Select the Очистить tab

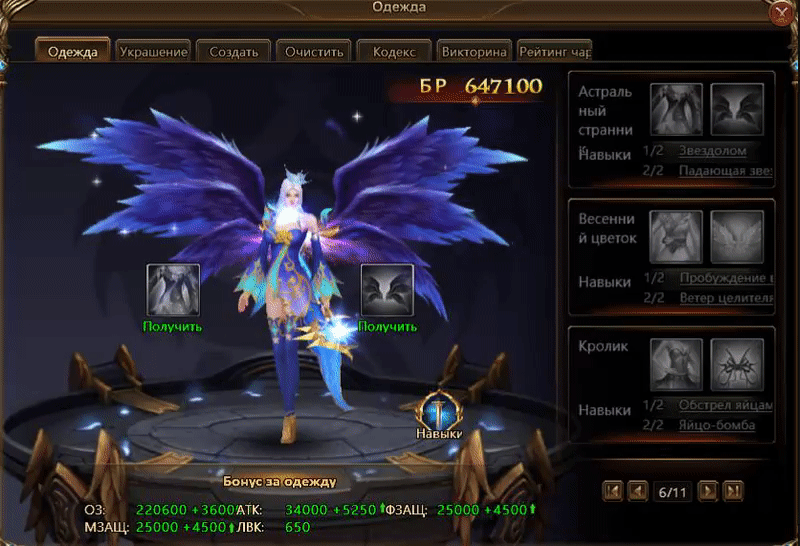[x=314, y=52]
